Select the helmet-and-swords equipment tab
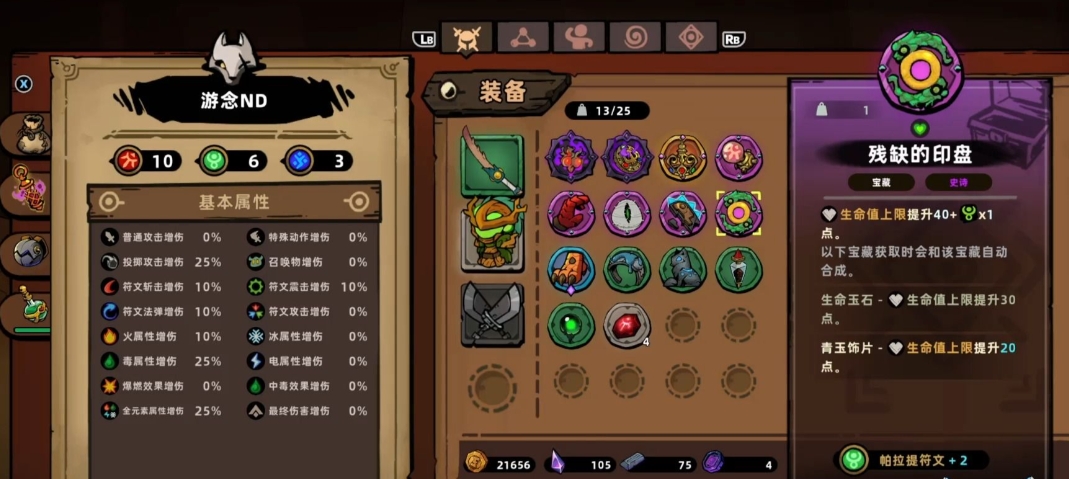The image size is (1069, 479). (x=465, y=38)
